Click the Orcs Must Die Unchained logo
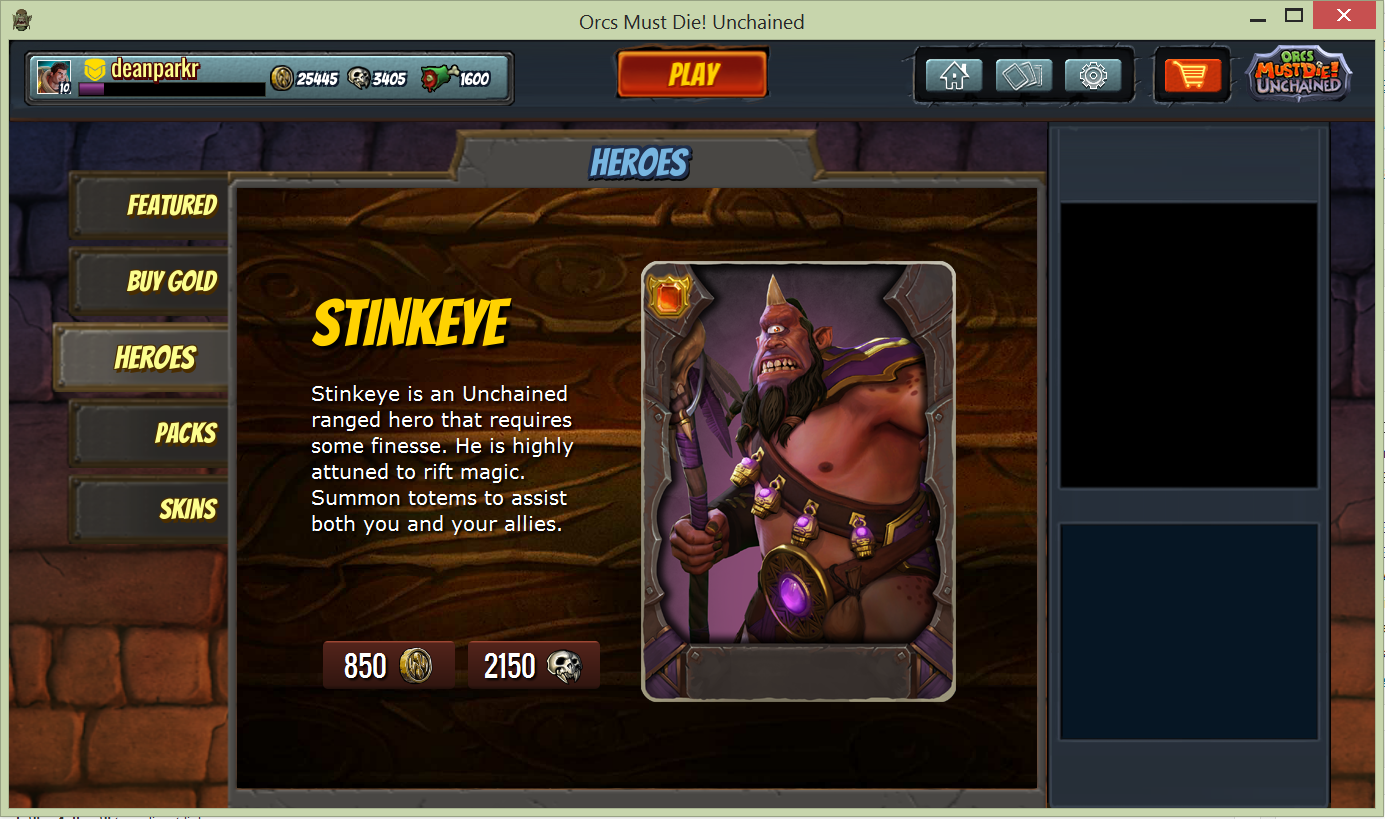This screenshot has height=819, width=1385. pyautogui.click(x=1299, y=76)
